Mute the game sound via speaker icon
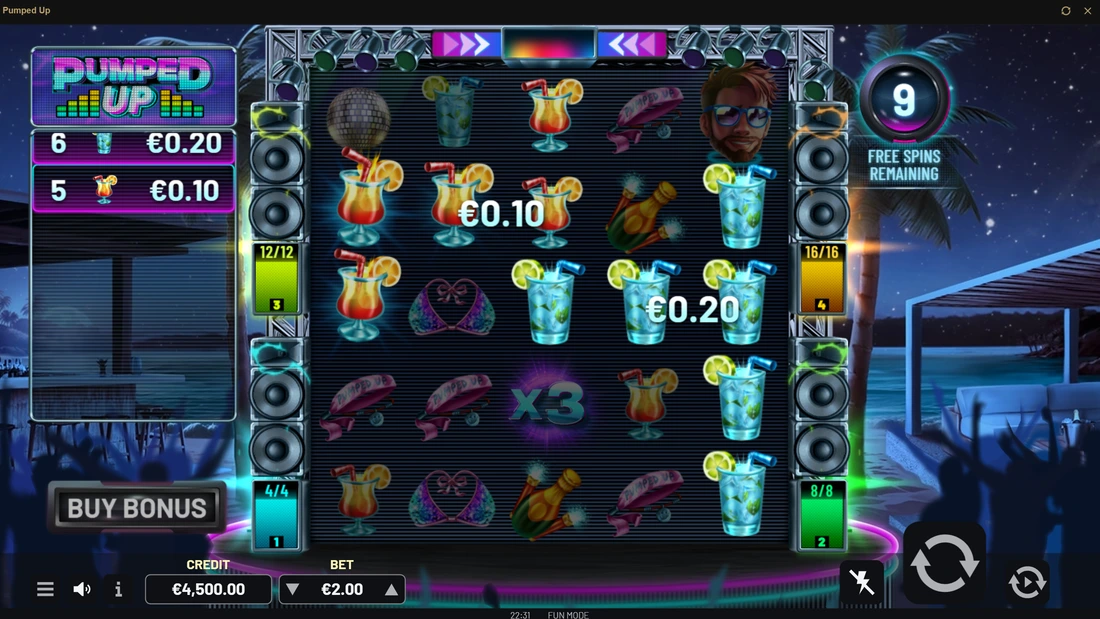This screenshot has height=619, width=1100. [x=82, y=589]
